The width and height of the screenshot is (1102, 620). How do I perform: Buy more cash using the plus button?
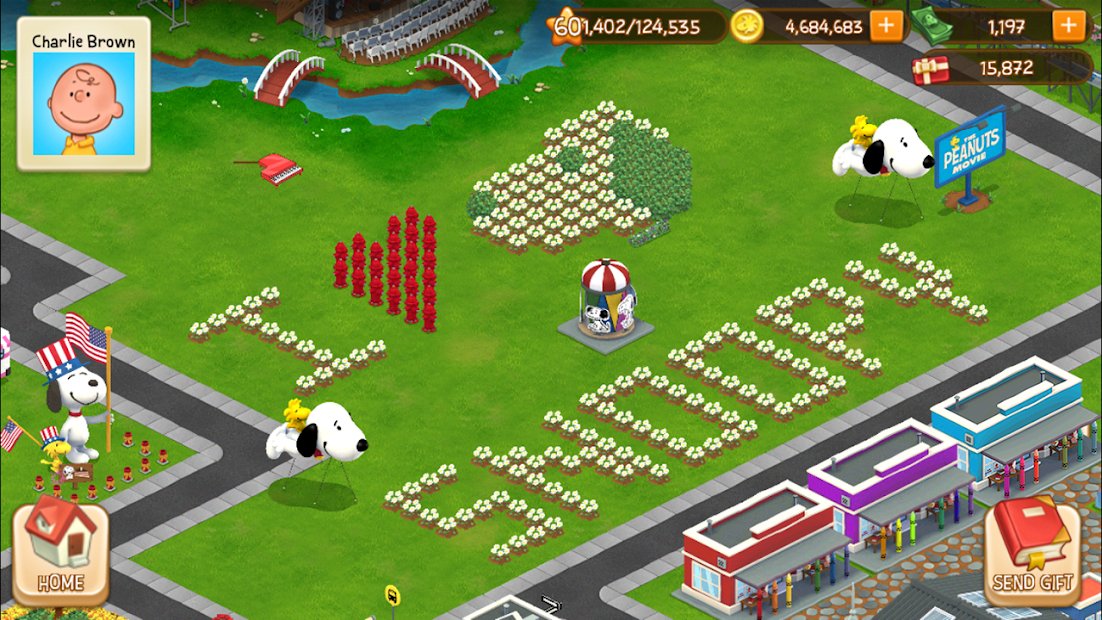tap(1068, 27)
